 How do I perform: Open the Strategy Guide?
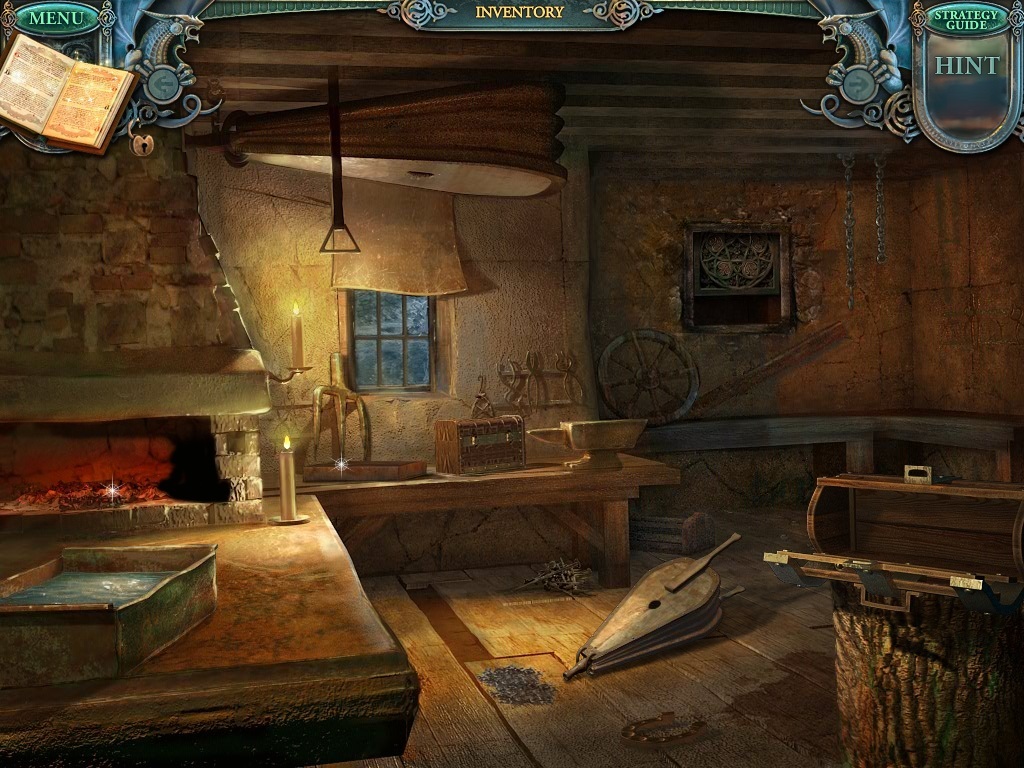[x=966, y=18]
